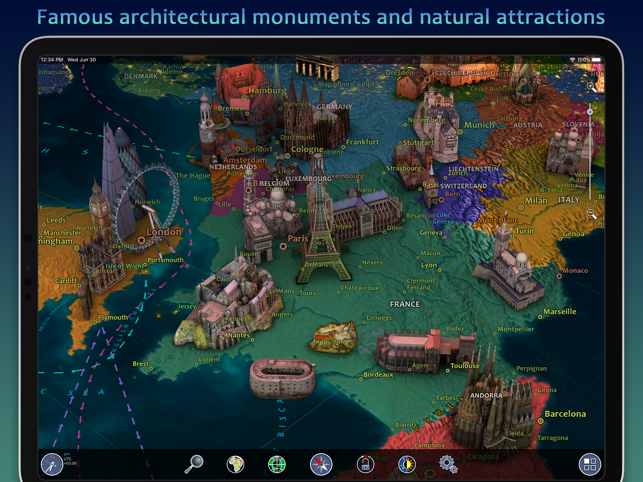
Task: Click the zoom slider handle
Action: [590, 112]
